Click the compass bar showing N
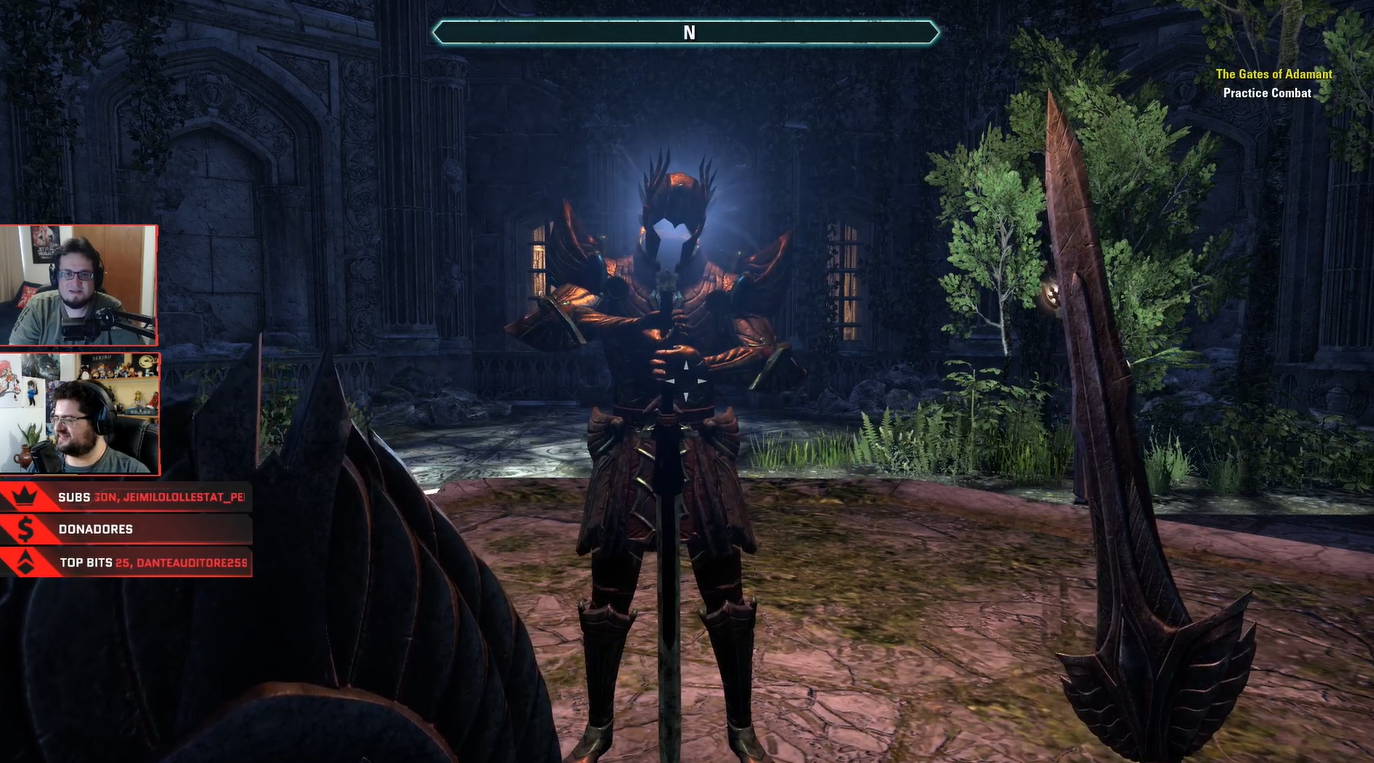Image resolution: width=1374 pixels, height=763 pixels. coord(686,33)
